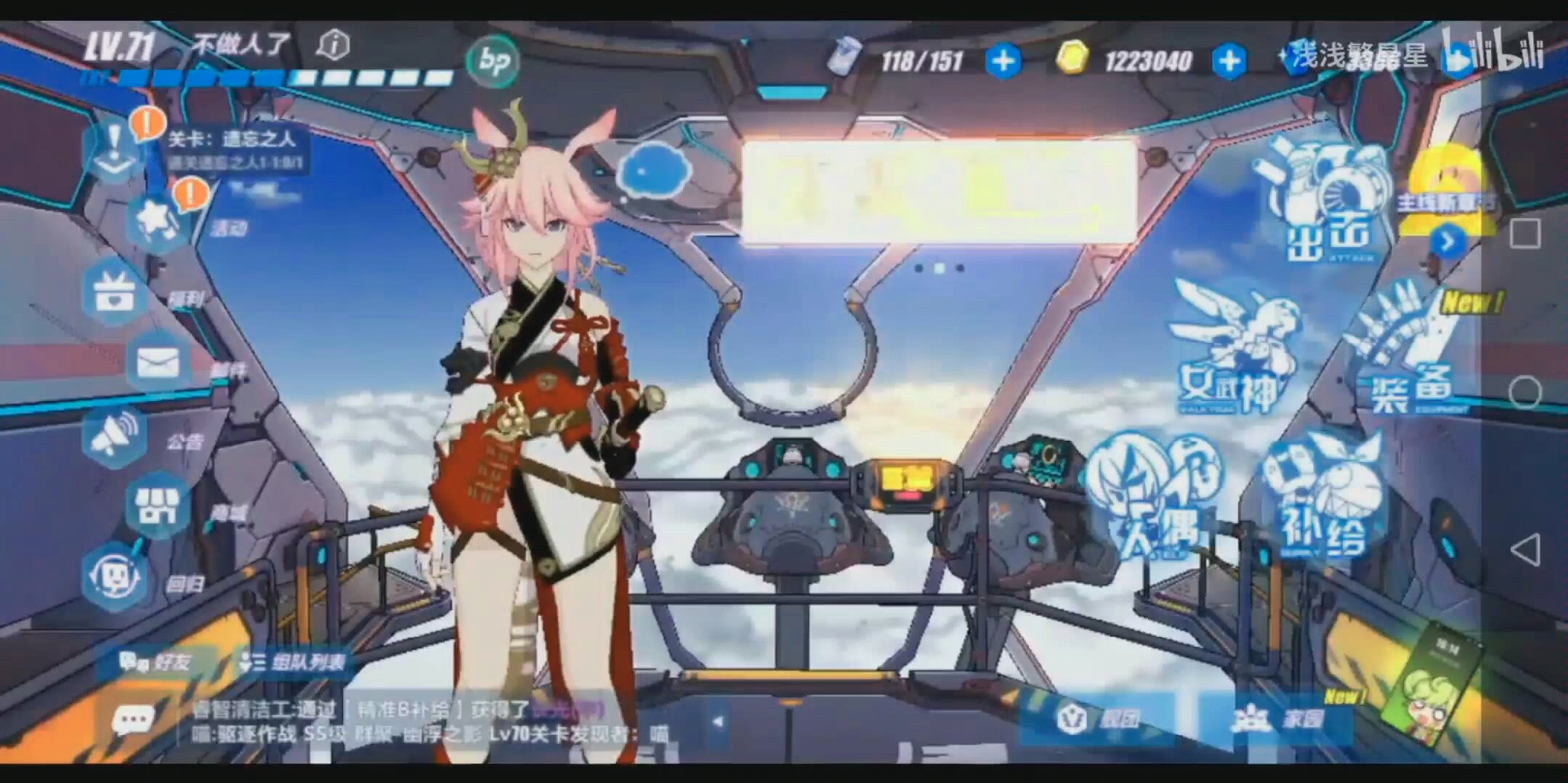
Task: Open the 邮件 mailbox
Action: pos(158,362)
